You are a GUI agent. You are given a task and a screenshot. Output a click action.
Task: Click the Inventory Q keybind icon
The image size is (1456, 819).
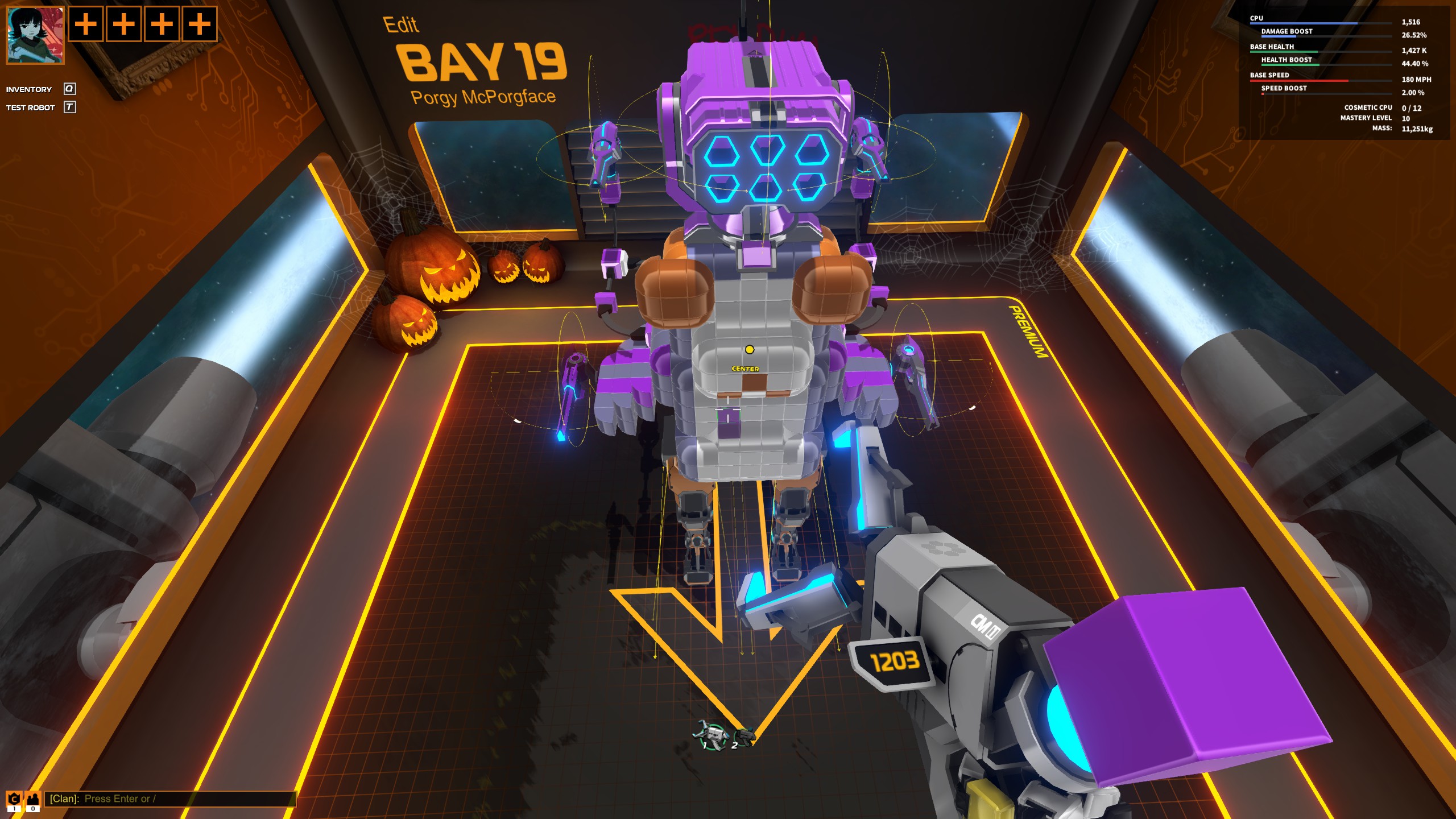[69, 89]
